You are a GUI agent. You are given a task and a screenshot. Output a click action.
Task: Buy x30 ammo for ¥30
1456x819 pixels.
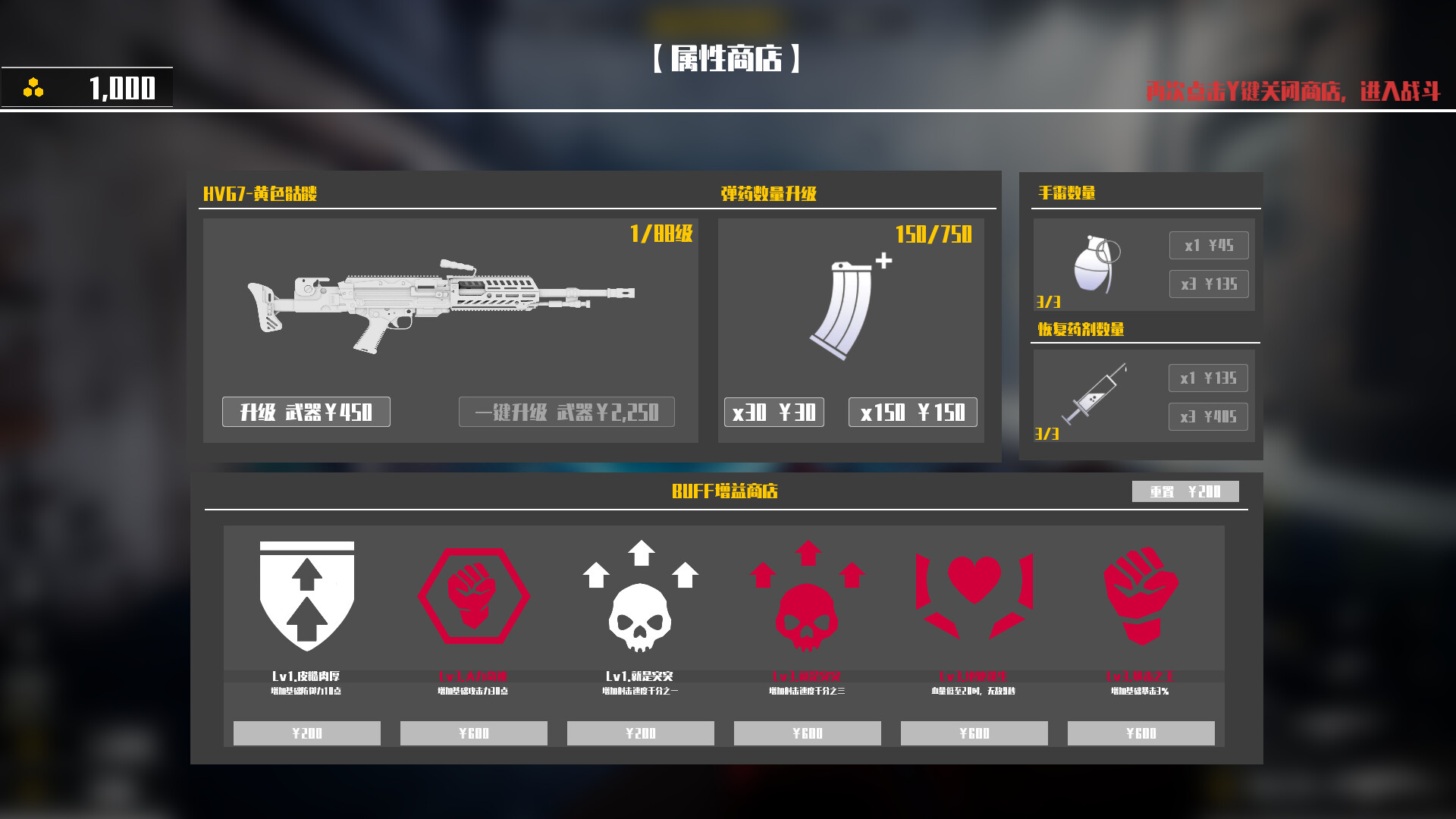point(774,412)
